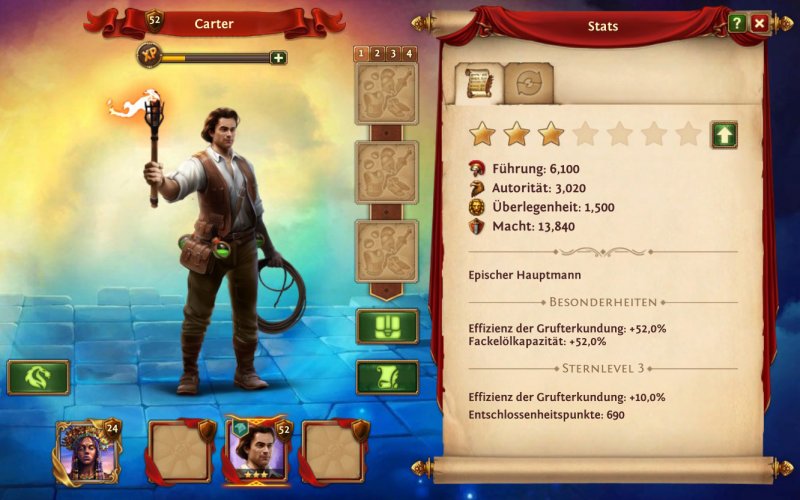Close the Stats panel
The image size is (800, 500).
pyautogui.click(x=760, y=22)
